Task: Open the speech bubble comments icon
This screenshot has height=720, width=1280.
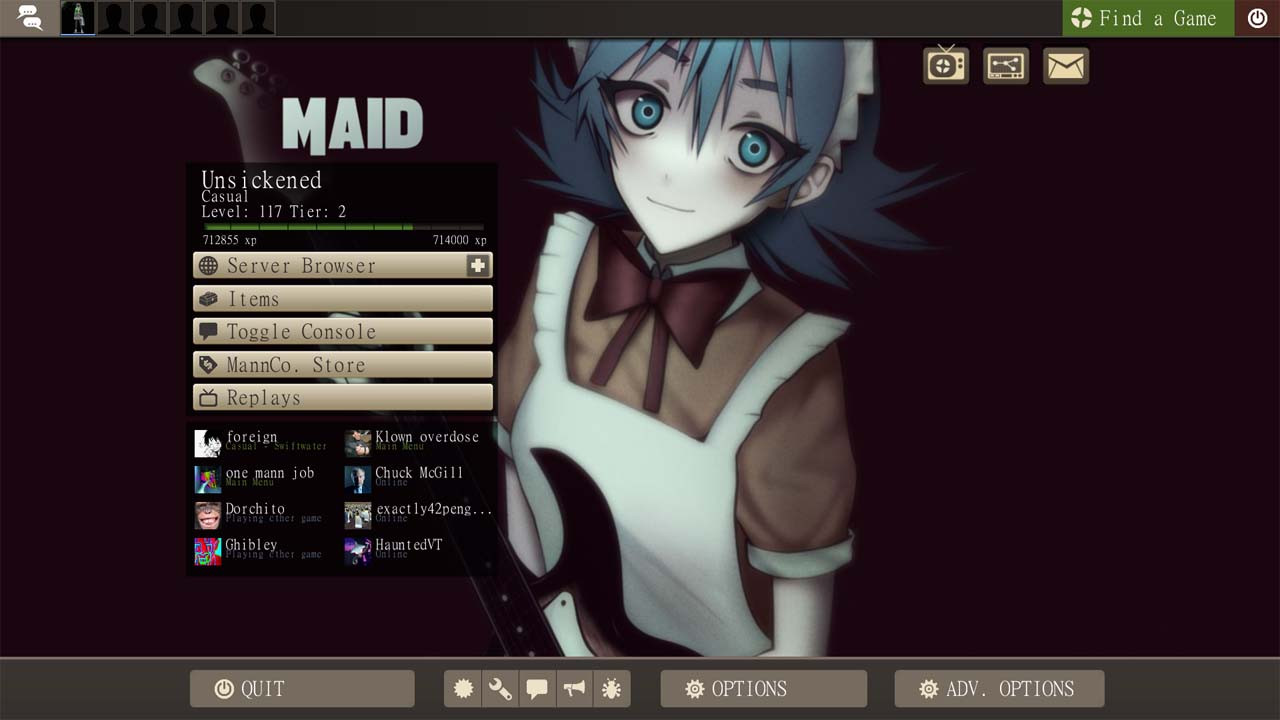Action: [x=537, y=688]
